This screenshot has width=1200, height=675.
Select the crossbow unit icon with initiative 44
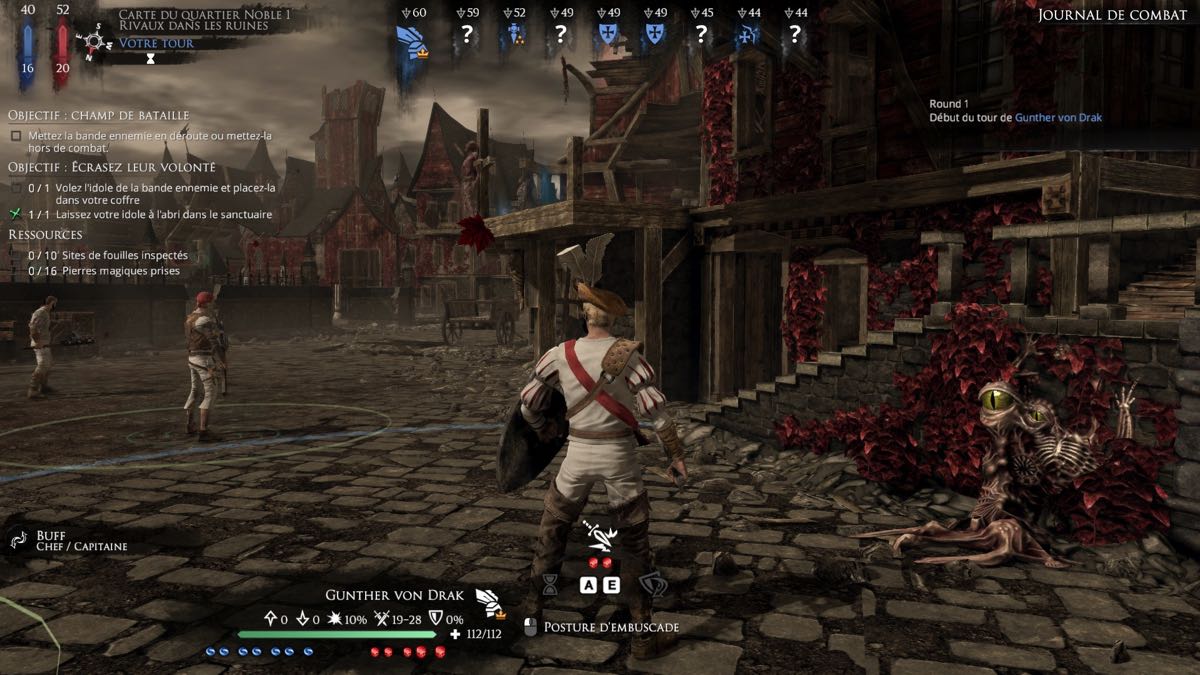point(748,35)
